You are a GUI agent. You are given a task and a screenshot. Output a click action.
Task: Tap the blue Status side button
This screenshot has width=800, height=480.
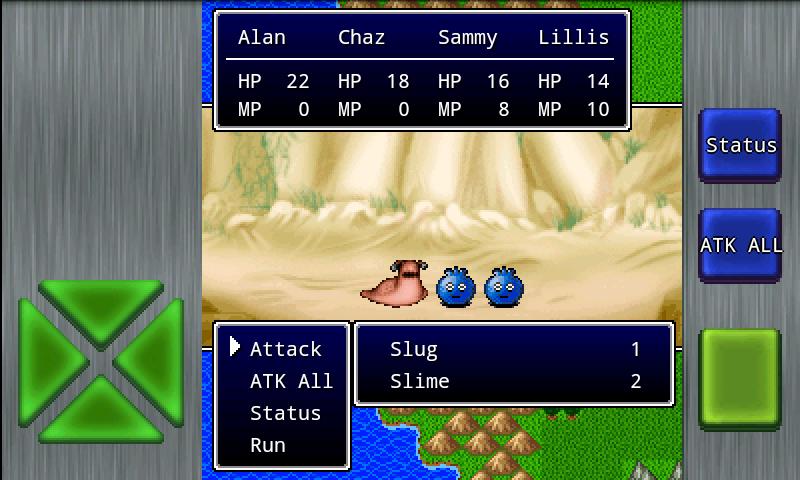click(x=740, y=145)
